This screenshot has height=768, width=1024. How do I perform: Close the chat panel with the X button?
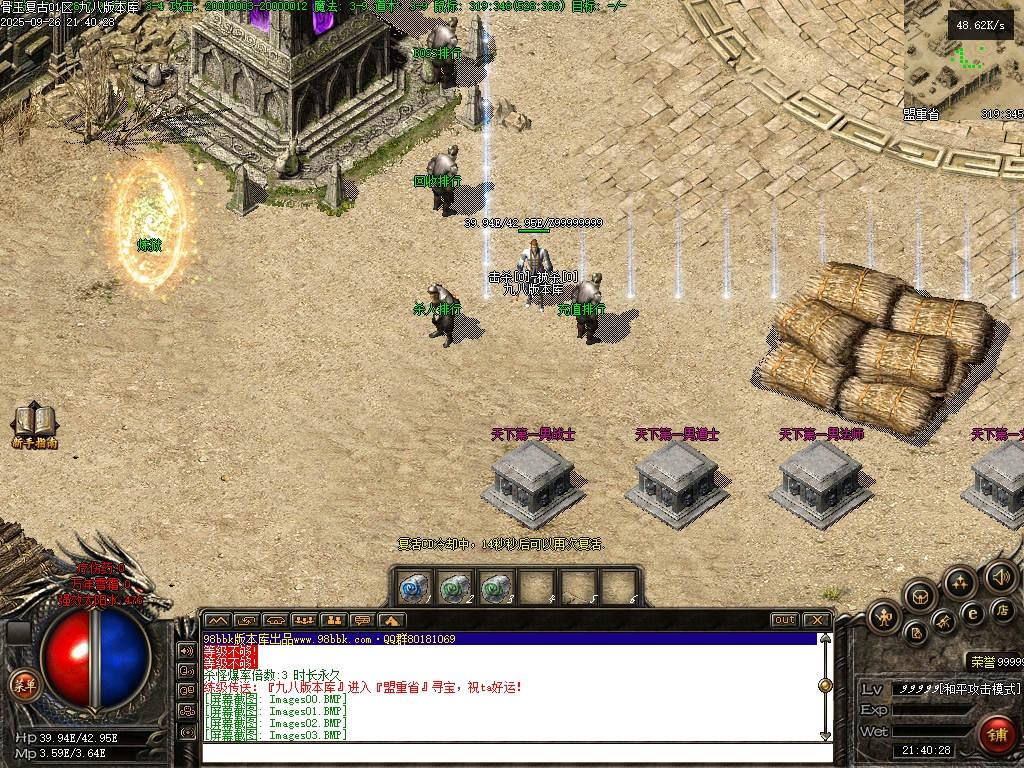[x=816, y=620]
